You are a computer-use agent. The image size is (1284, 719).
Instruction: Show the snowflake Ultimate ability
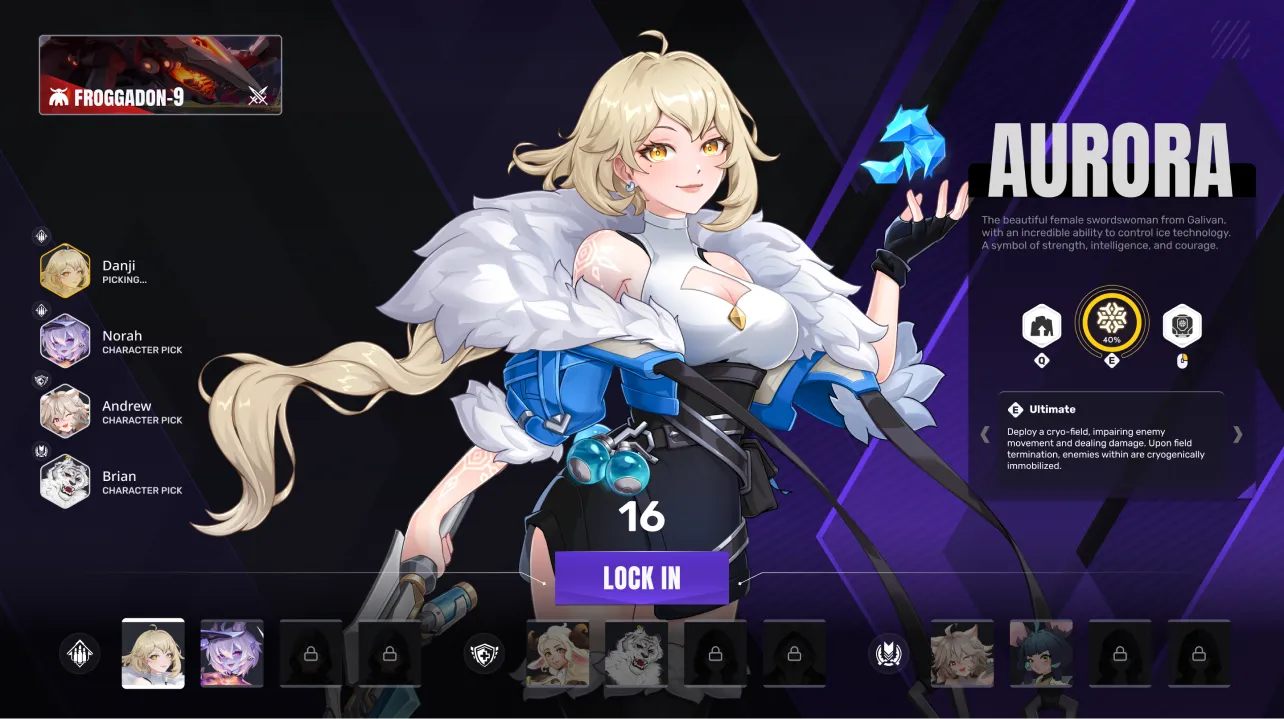1111,321
